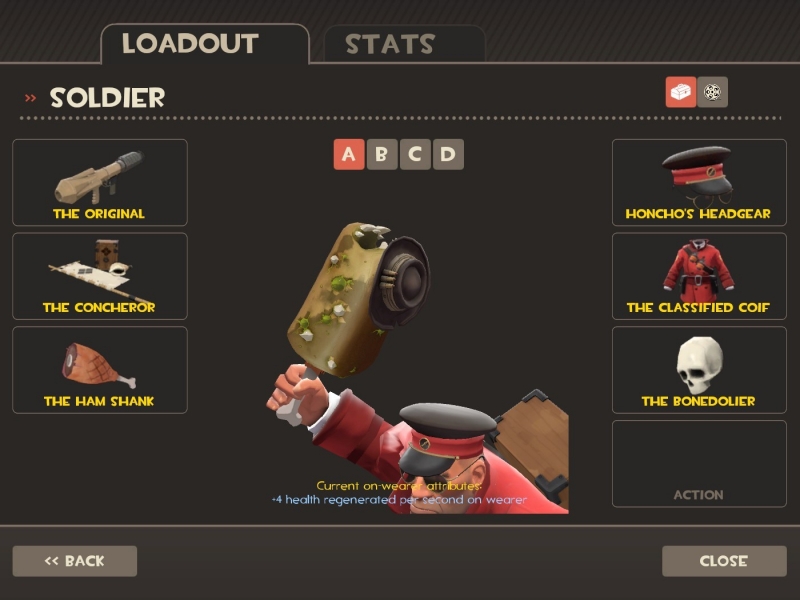Close the loadout screen
Viewport: 800px width, 600px height.
(724, 561)
